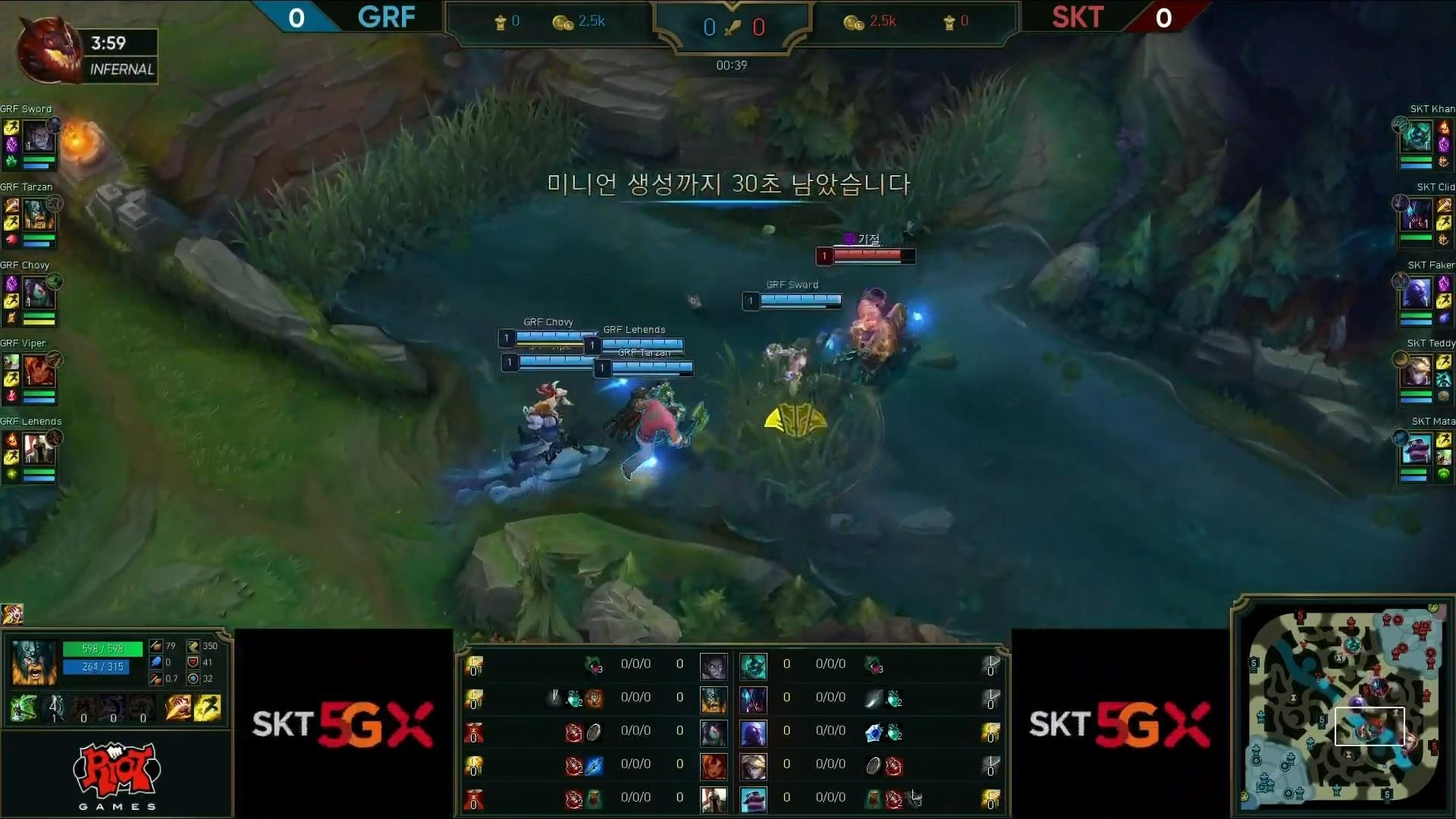The width and height of the screenshot is (1456, 819).
Task: Click the GRF team label in the top scoreboard
Action: coord(386,17)
